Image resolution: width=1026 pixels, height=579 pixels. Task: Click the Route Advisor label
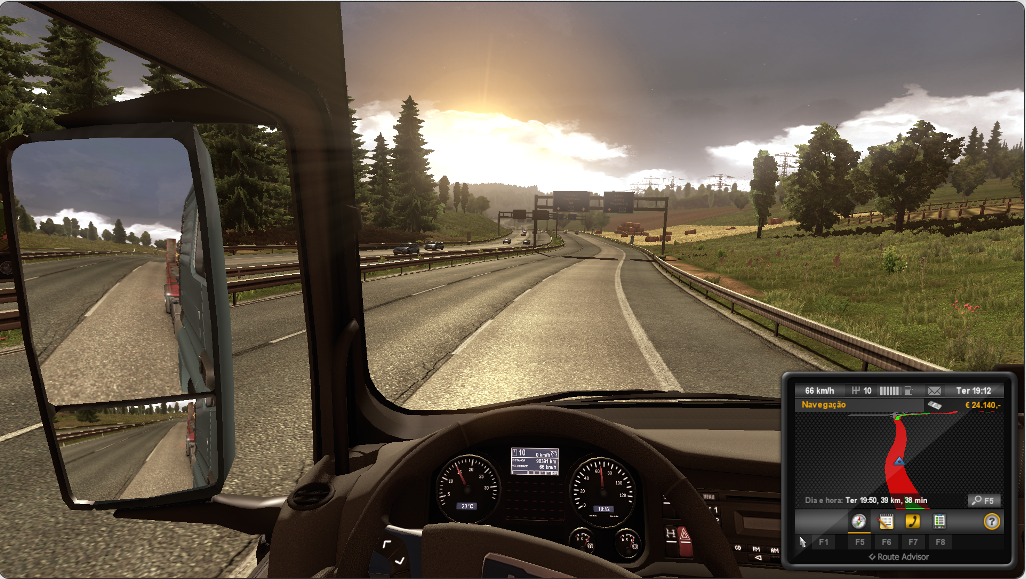pos(898,556)
